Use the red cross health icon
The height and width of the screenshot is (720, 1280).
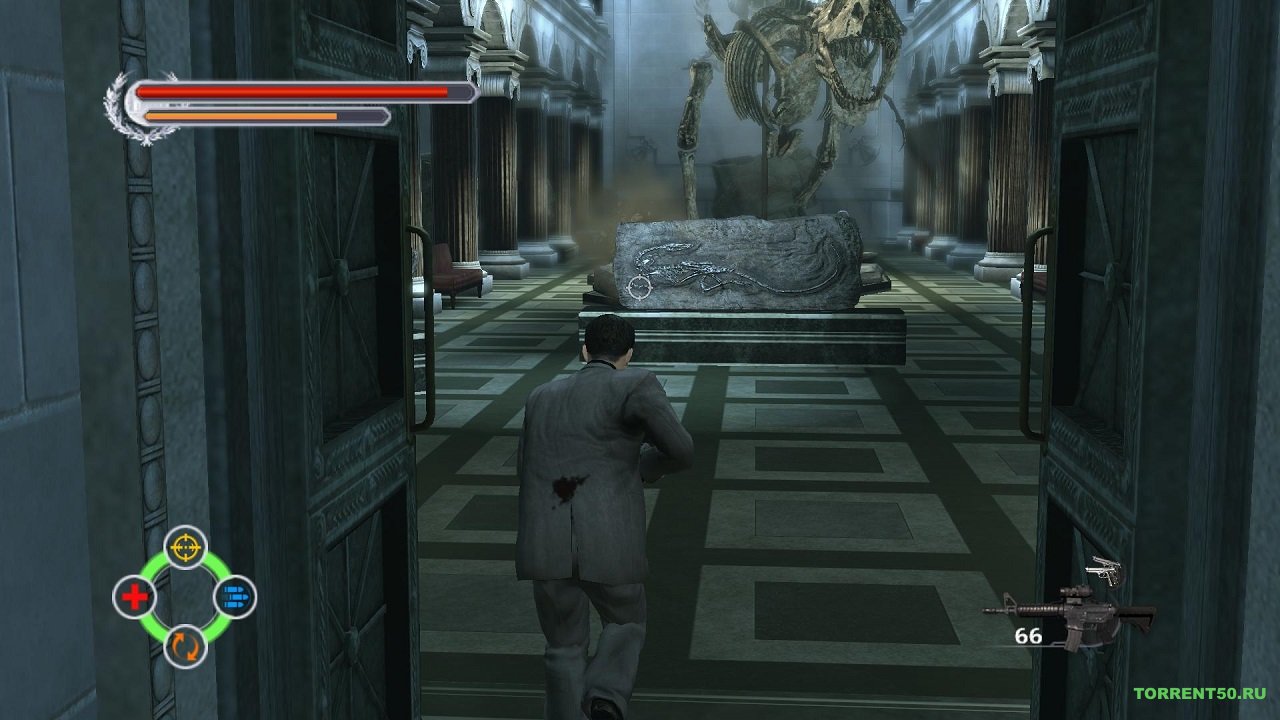click(134, 597)
